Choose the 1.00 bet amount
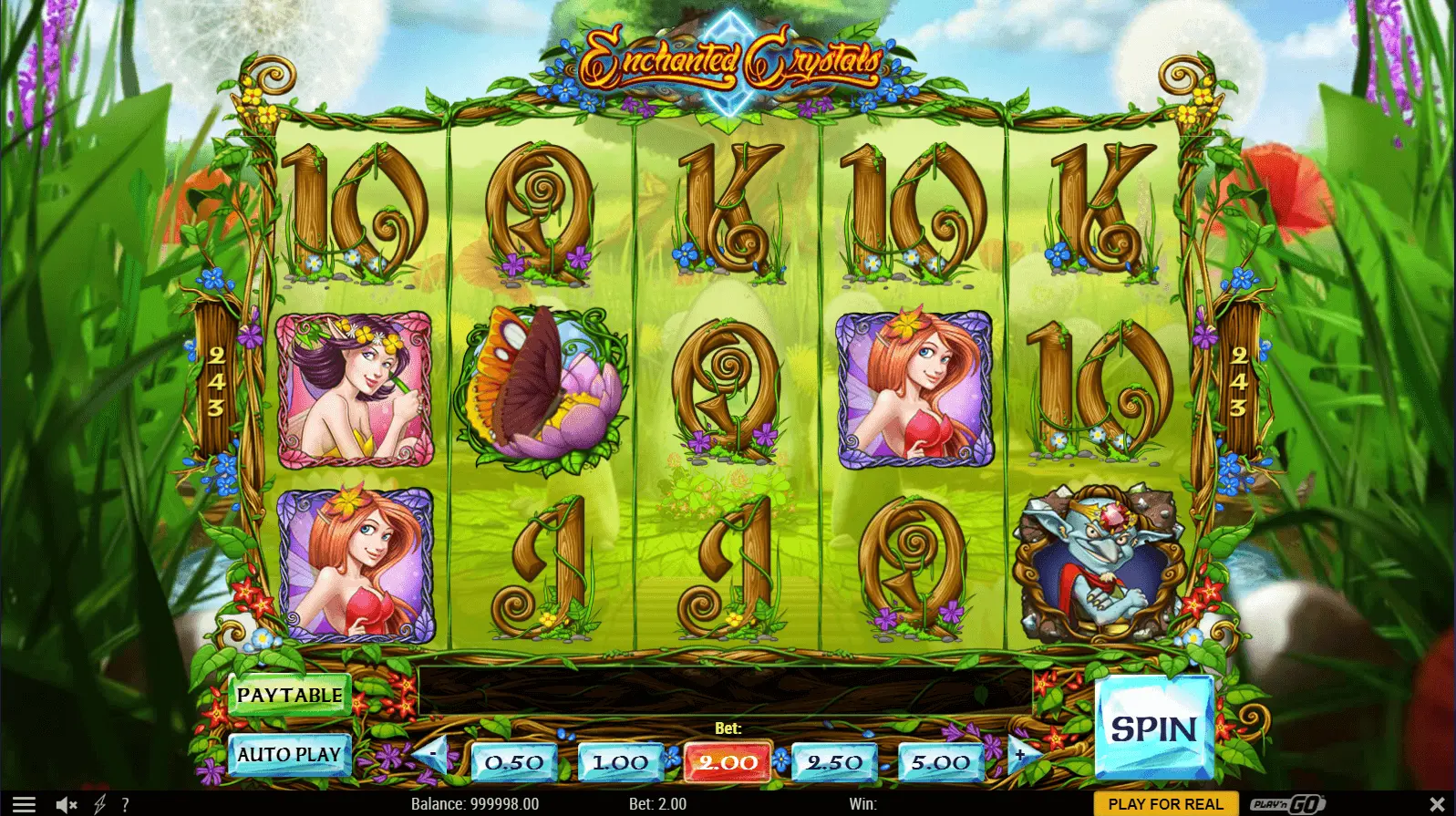The width and height of the screenshot is (1456, 816). (620, 762)
